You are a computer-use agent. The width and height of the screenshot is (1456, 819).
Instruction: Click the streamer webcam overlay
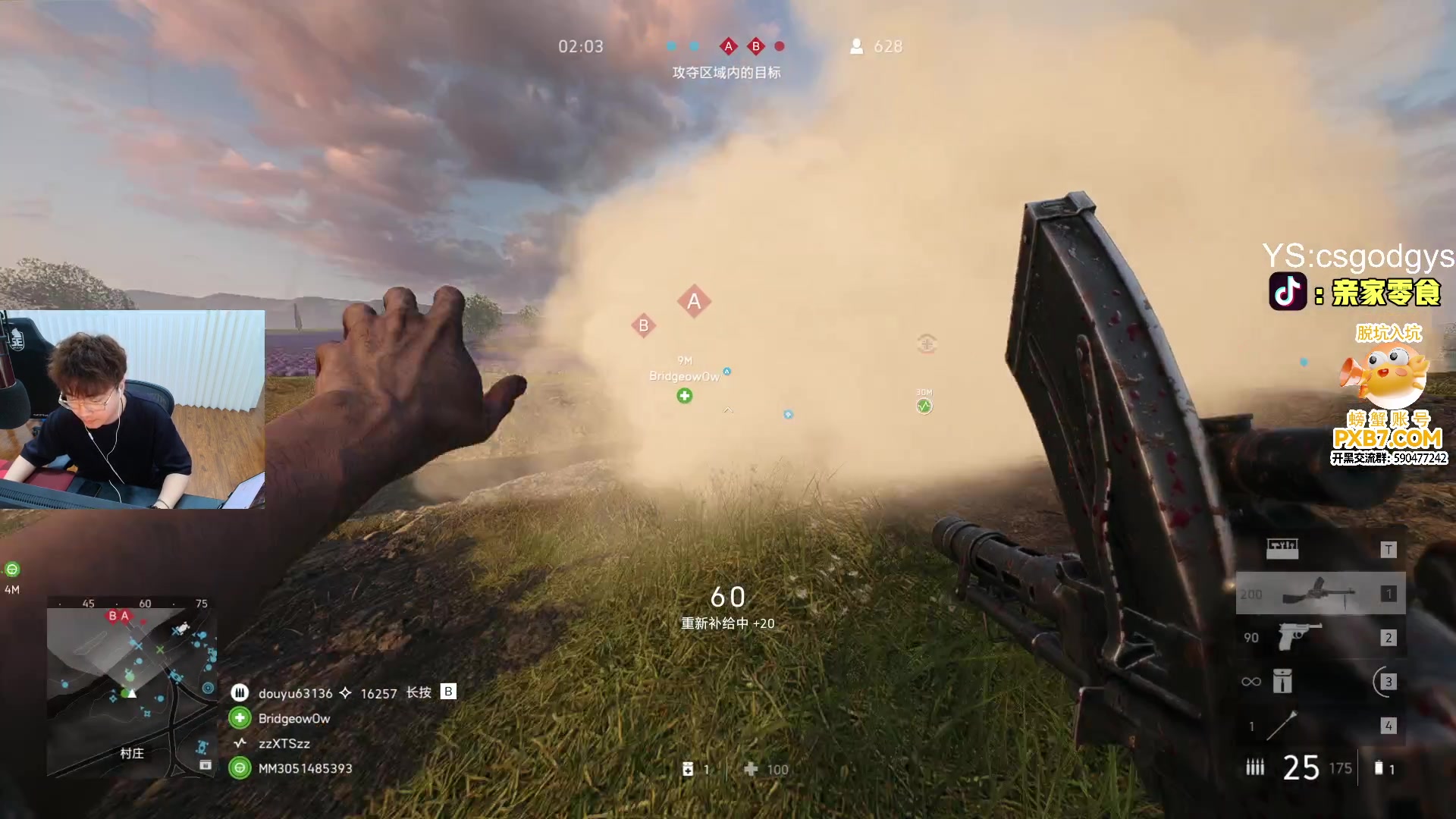point(133,409)
